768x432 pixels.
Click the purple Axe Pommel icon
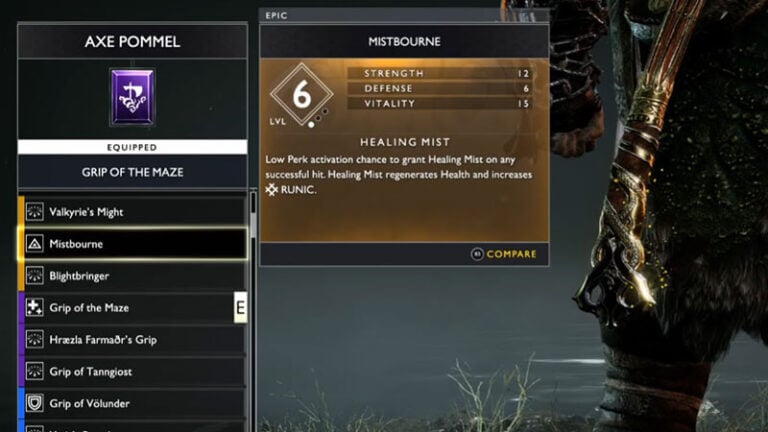pos(132,97)
